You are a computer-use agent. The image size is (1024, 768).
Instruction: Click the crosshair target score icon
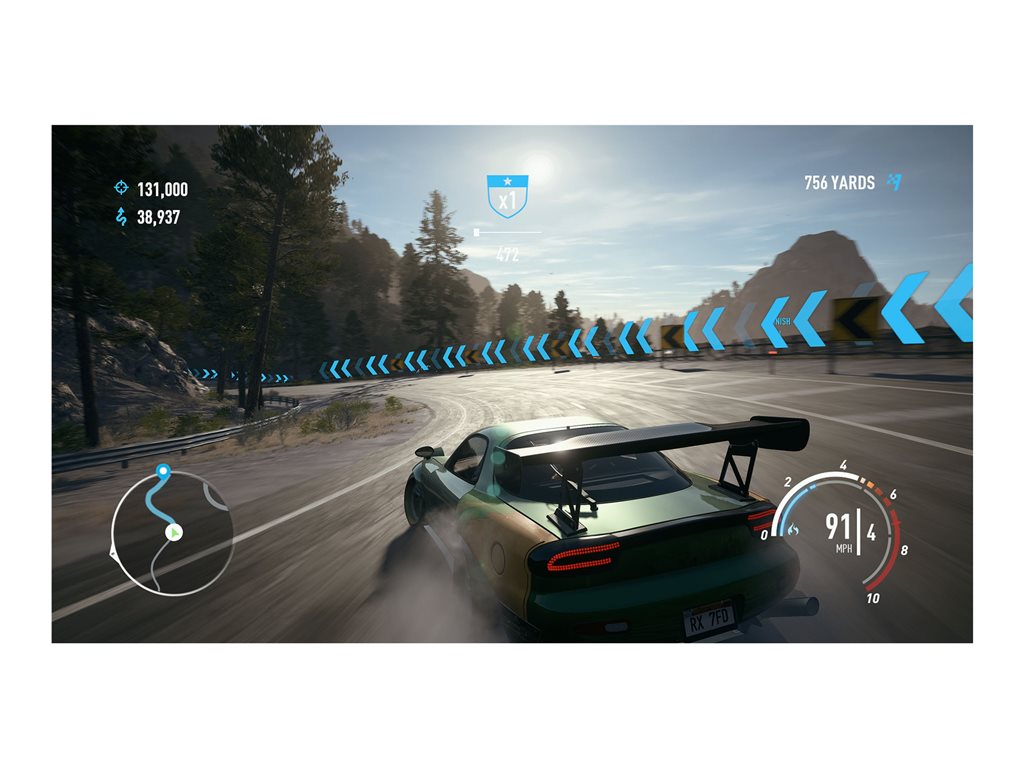point(122,188)
